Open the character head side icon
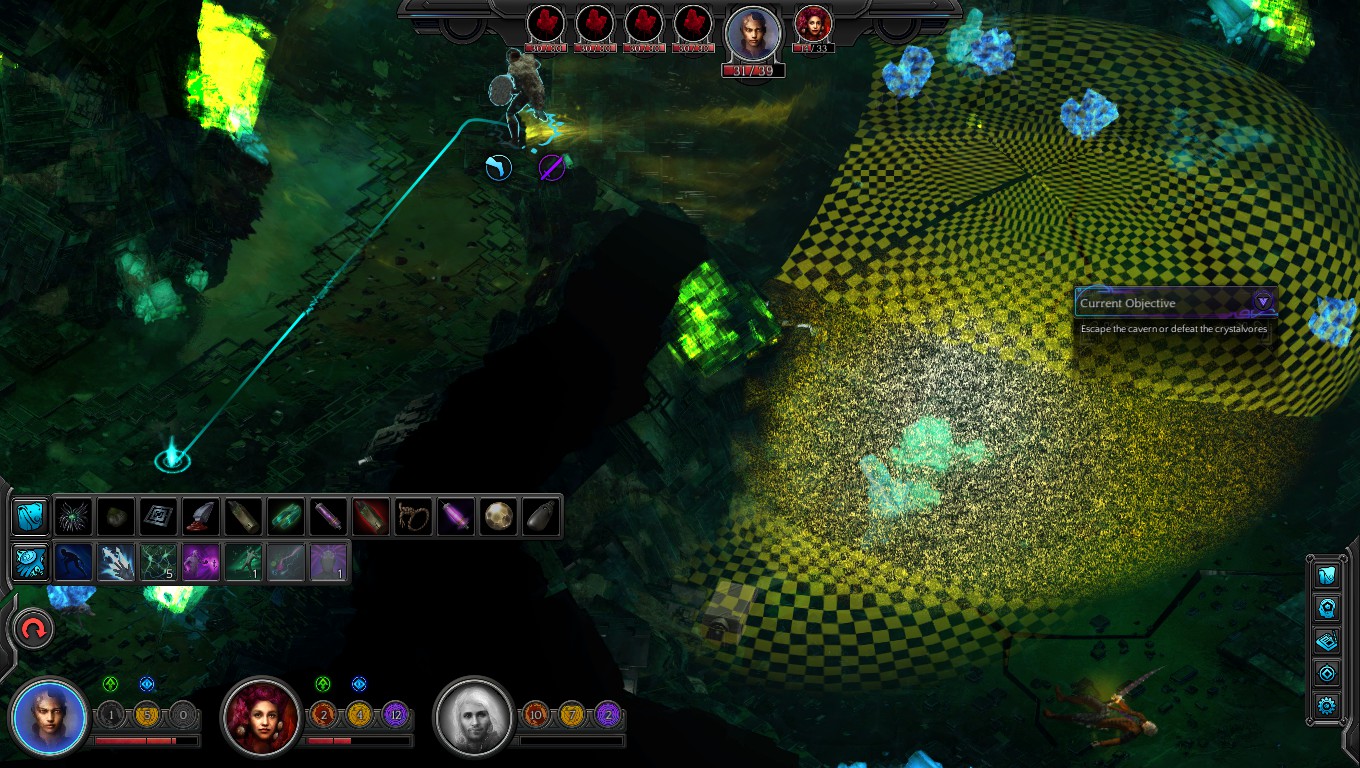The height and width of the screenshot is (768, 1360). (x=1327, y=608)
